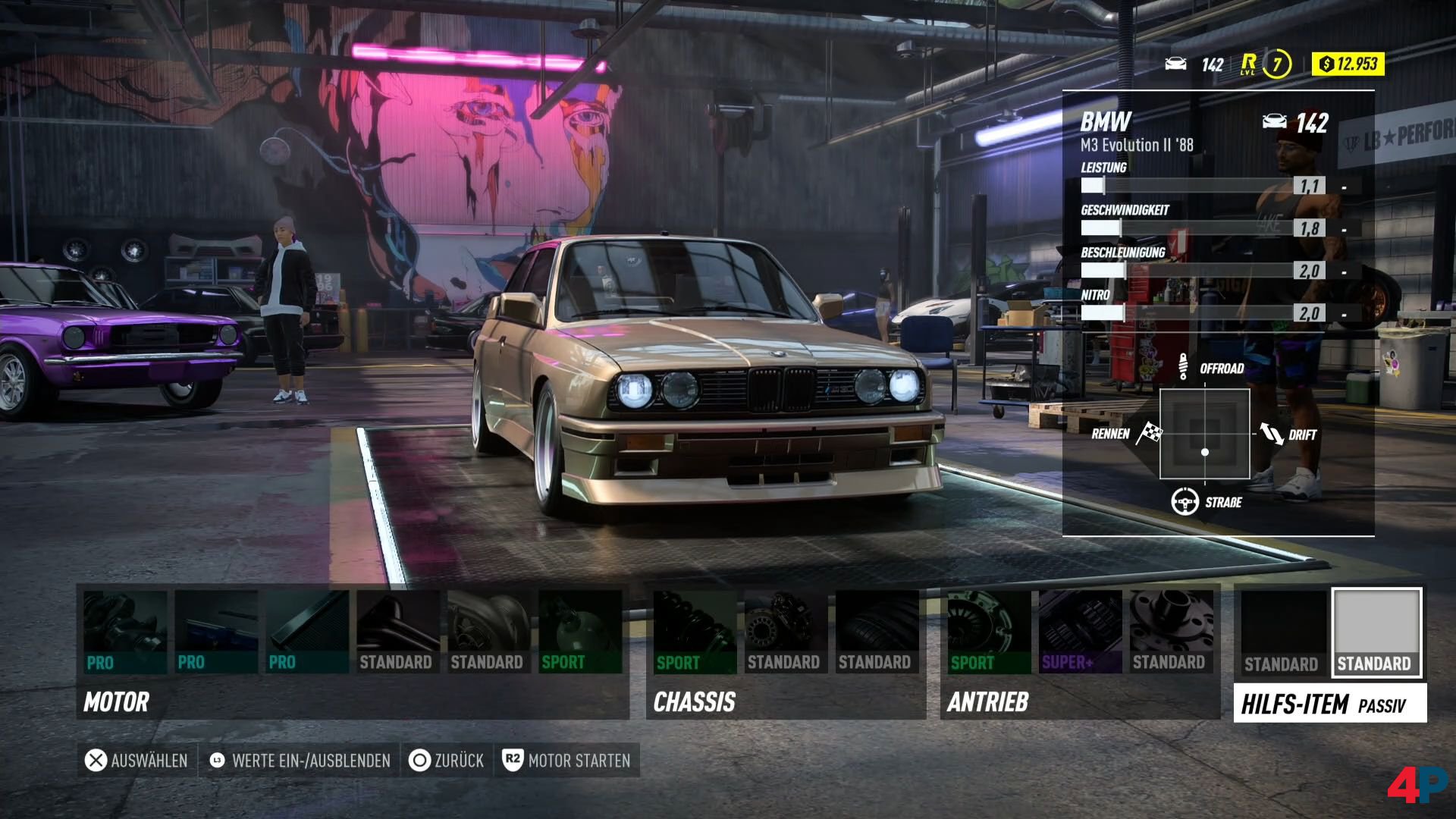
Task: Select the Pro crankshaft engine part slot
Action: pyautogui.click(x=125, y=632)
